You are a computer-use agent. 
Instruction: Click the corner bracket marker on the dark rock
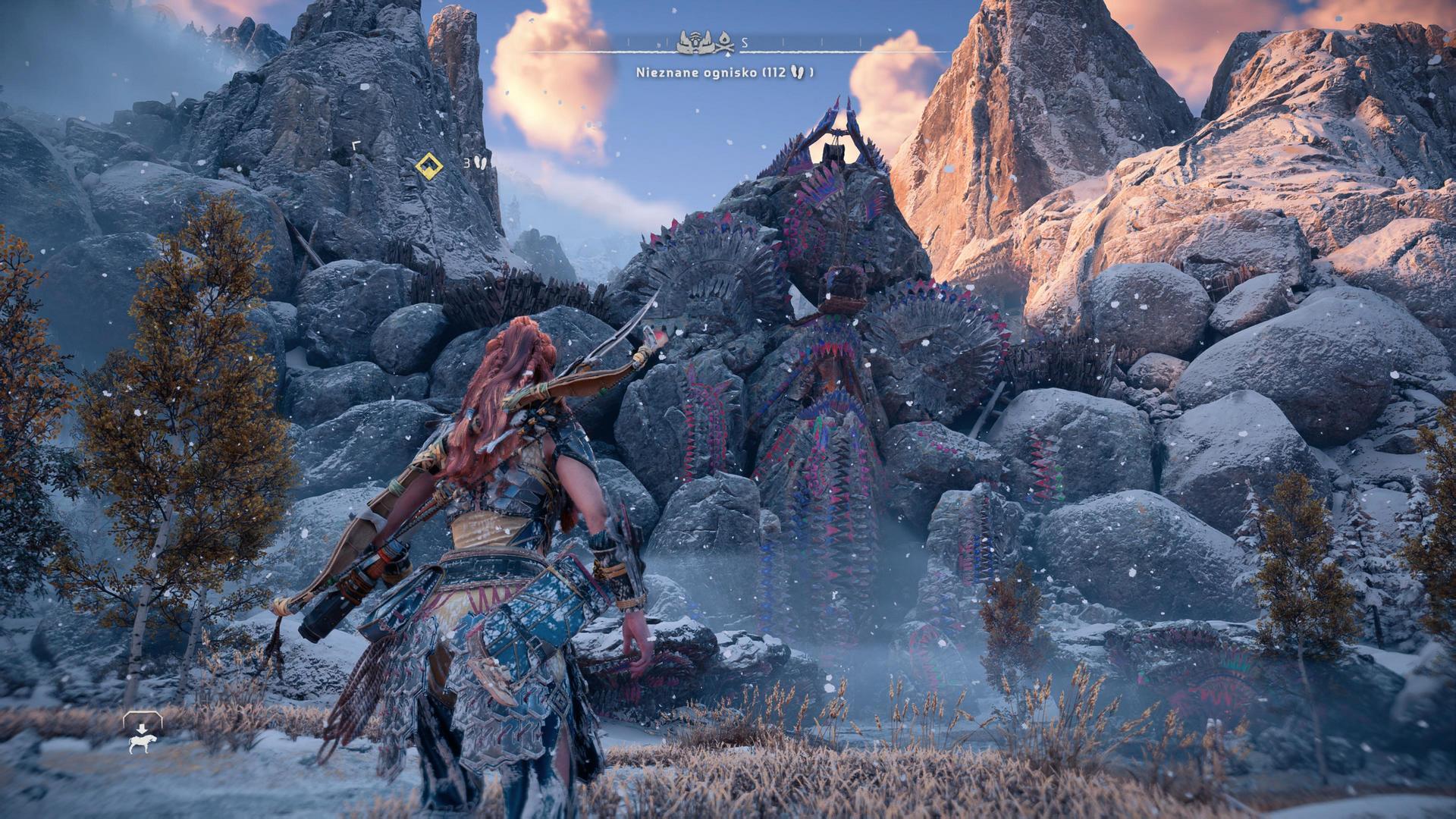point(356,144)
